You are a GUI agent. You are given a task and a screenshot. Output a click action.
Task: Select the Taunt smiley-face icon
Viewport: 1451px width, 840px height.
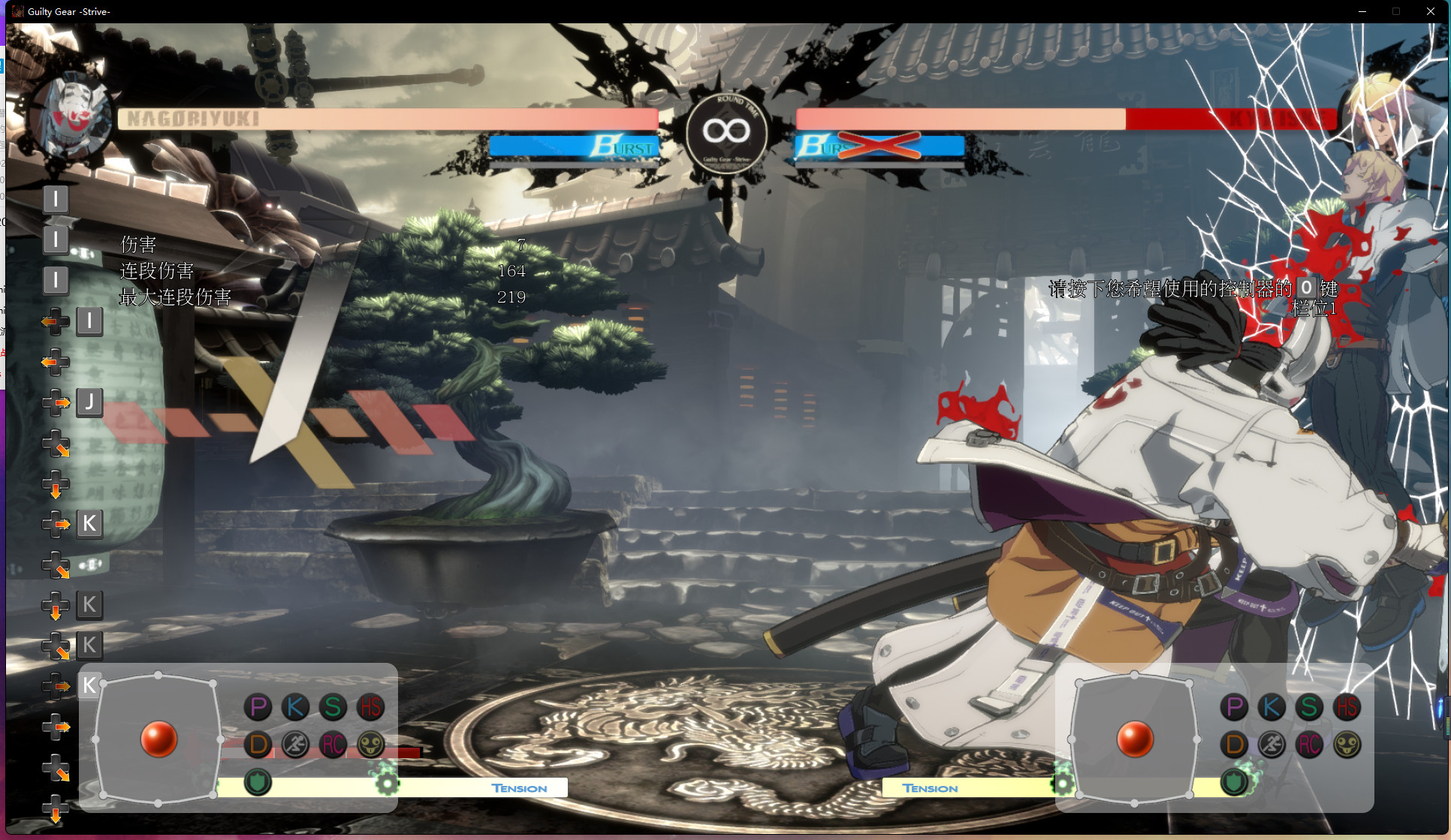tap(371, 745)
